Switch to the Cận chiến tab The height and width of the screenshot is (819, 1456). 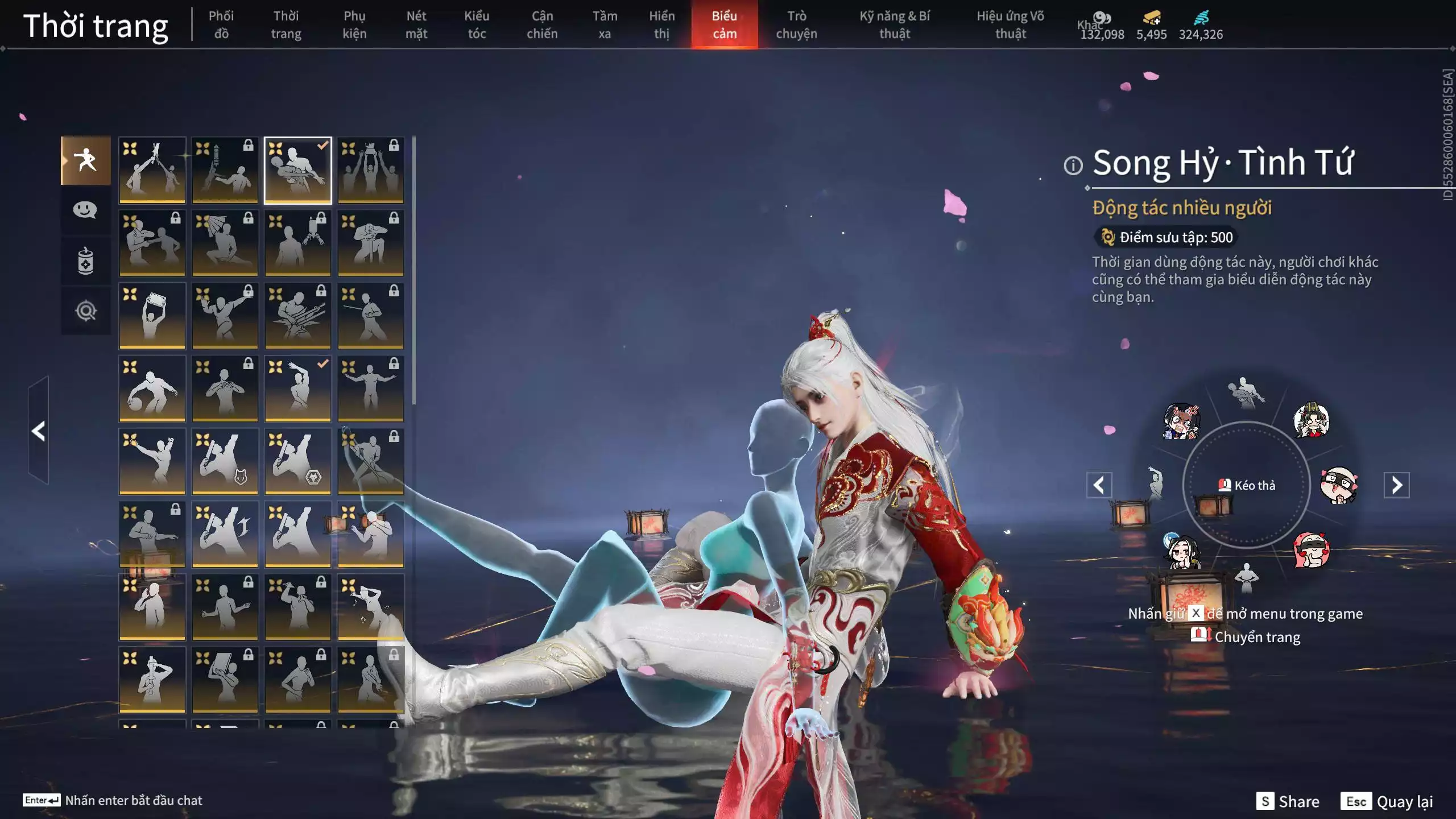click(x=541, y=24)
